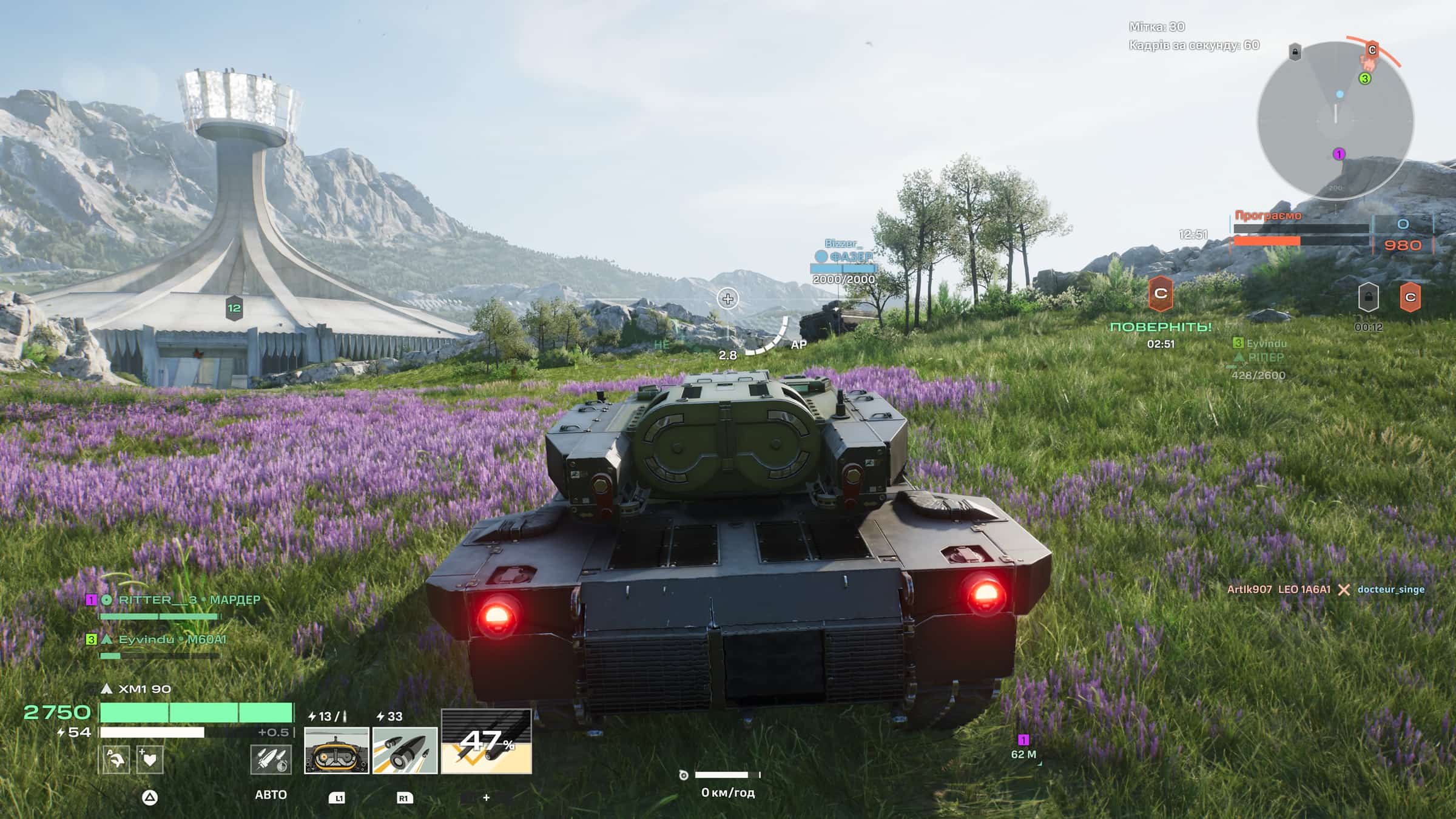Select the turret view ability icon
Viewport: 1456px width, 819px height.
(x=336, y=750)
